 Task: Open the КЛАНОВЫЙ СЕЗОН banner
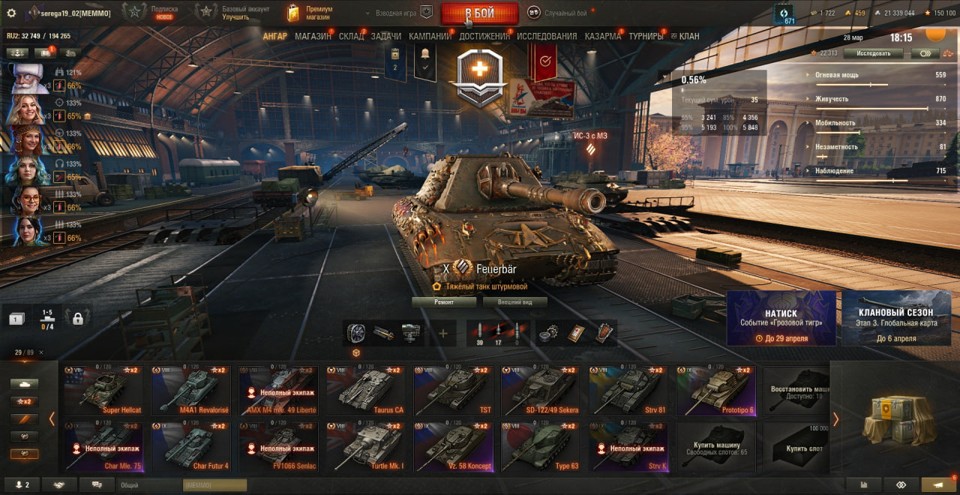896,318
